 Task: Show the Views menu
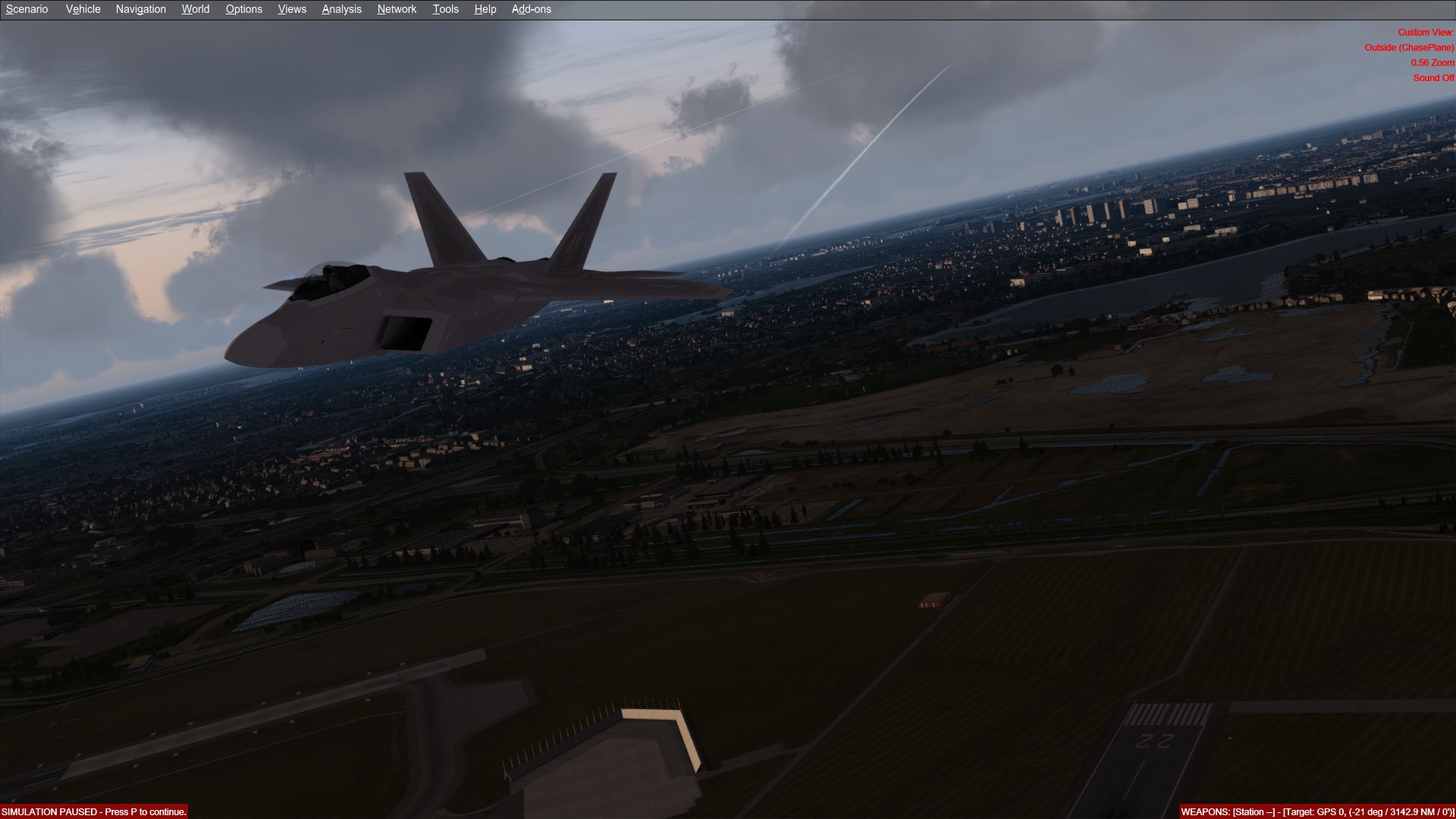[292, 9]
